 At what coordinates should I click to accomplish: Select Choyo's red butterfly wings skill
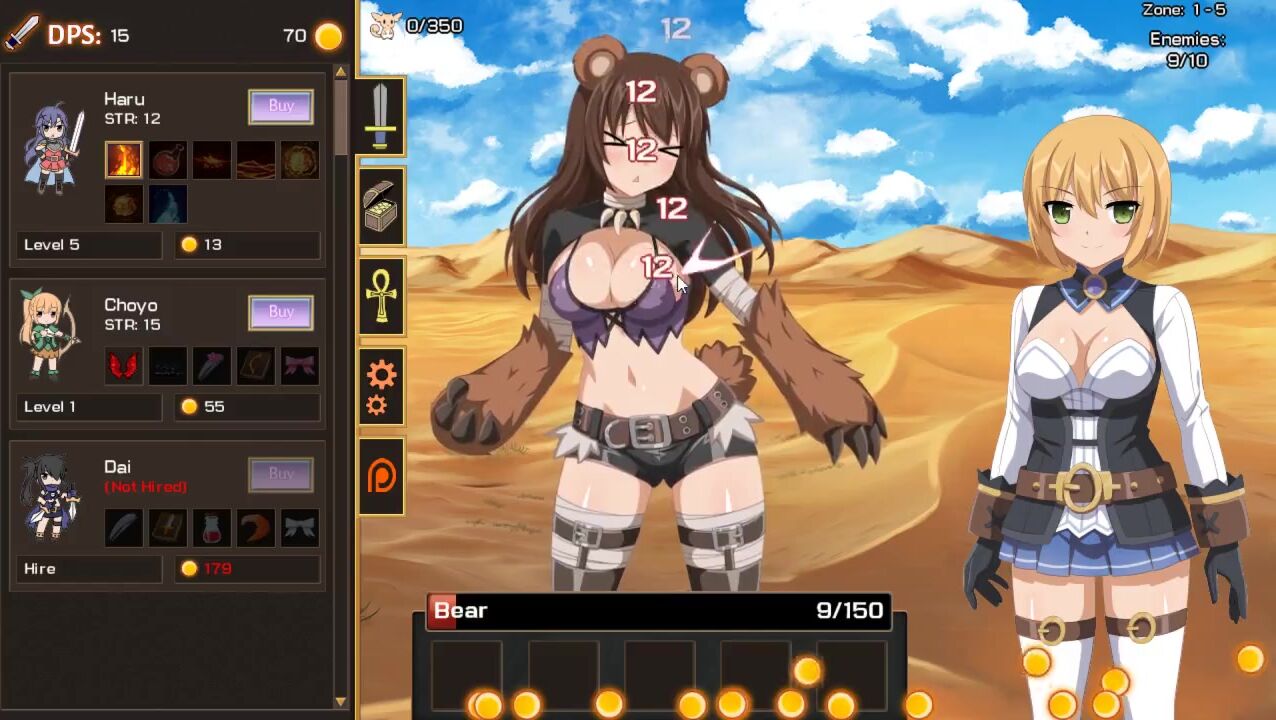(124, 366)
